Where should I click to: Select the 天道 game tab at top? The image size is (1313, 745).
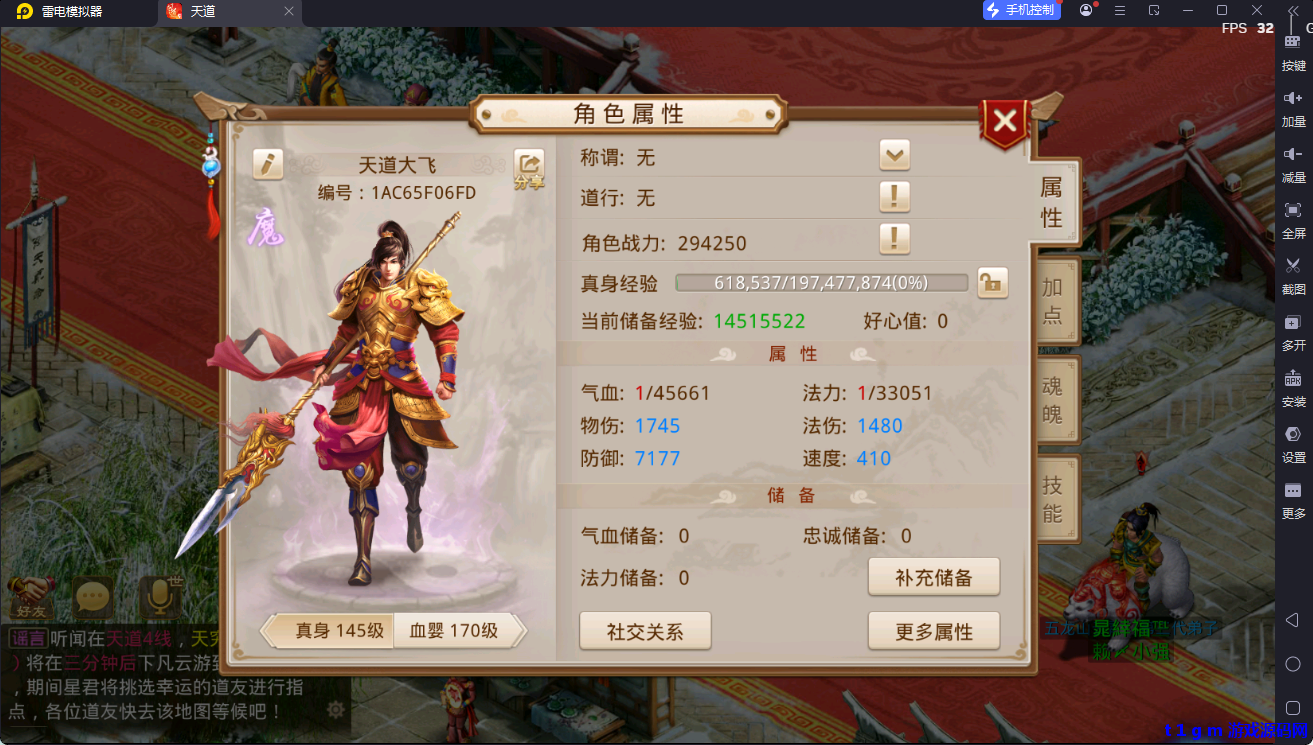point(204,14)
